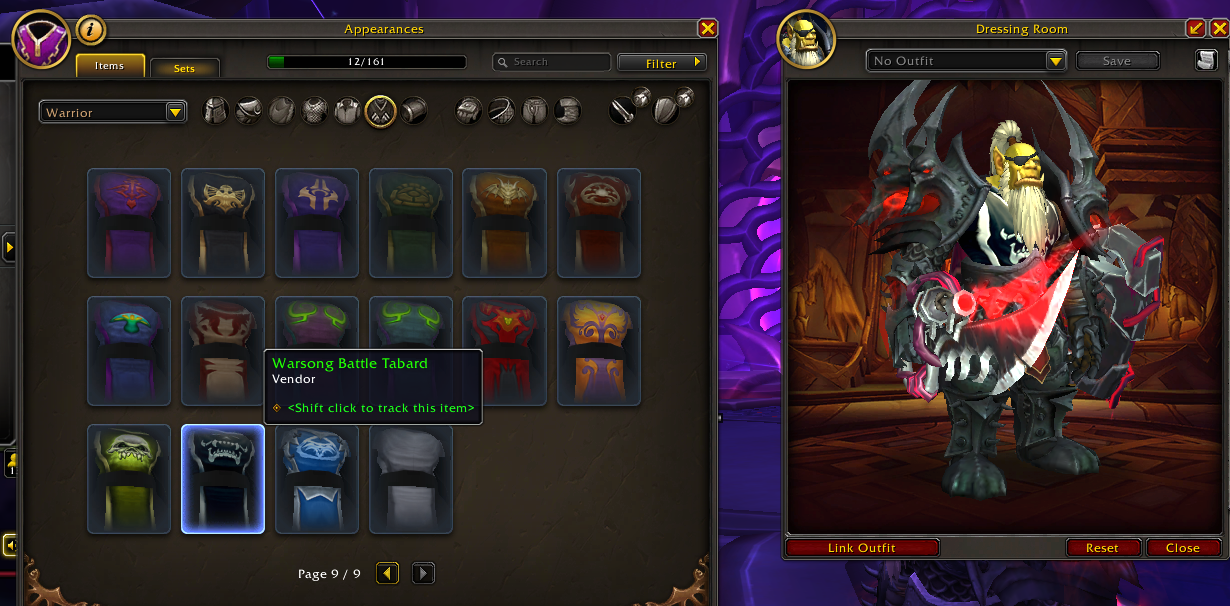
Task: Open the Filter menu
Action: coord(661,63)
